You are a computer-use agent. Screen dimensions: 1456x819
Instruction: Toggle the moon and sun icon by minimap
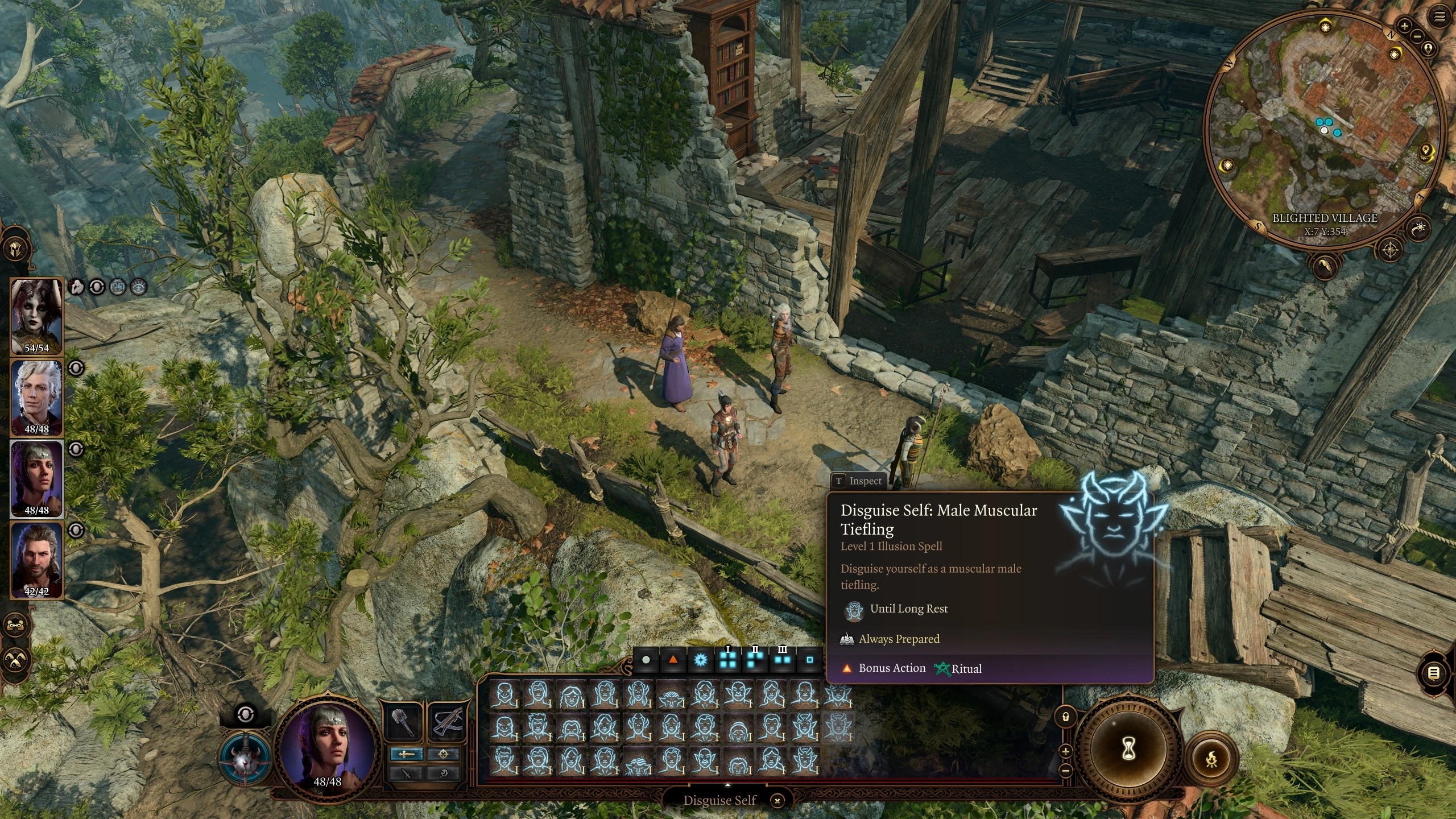pos(1420,228)
